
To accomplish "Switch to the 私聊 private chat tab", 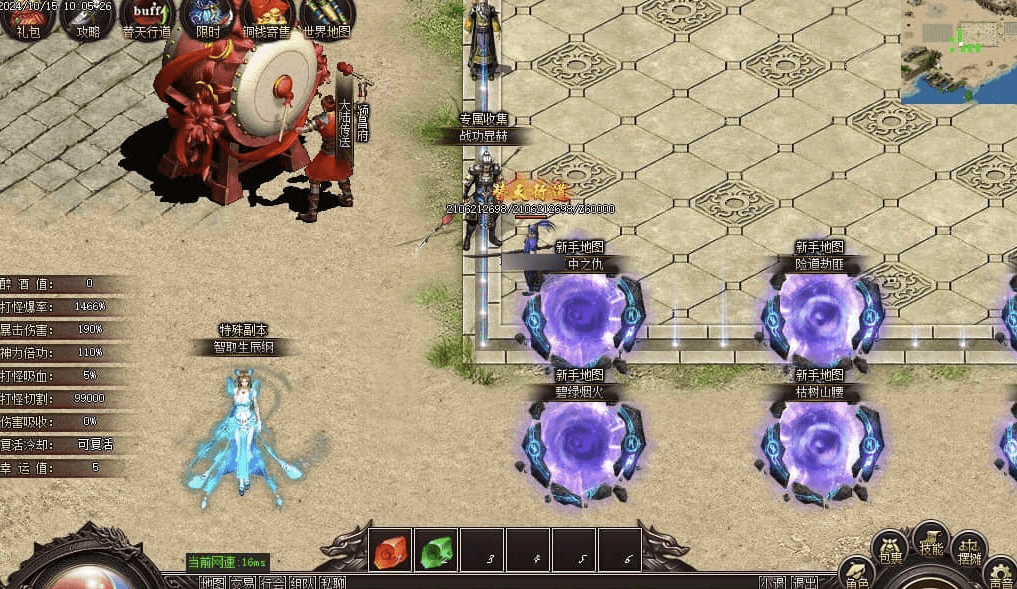I will [333, 582].
